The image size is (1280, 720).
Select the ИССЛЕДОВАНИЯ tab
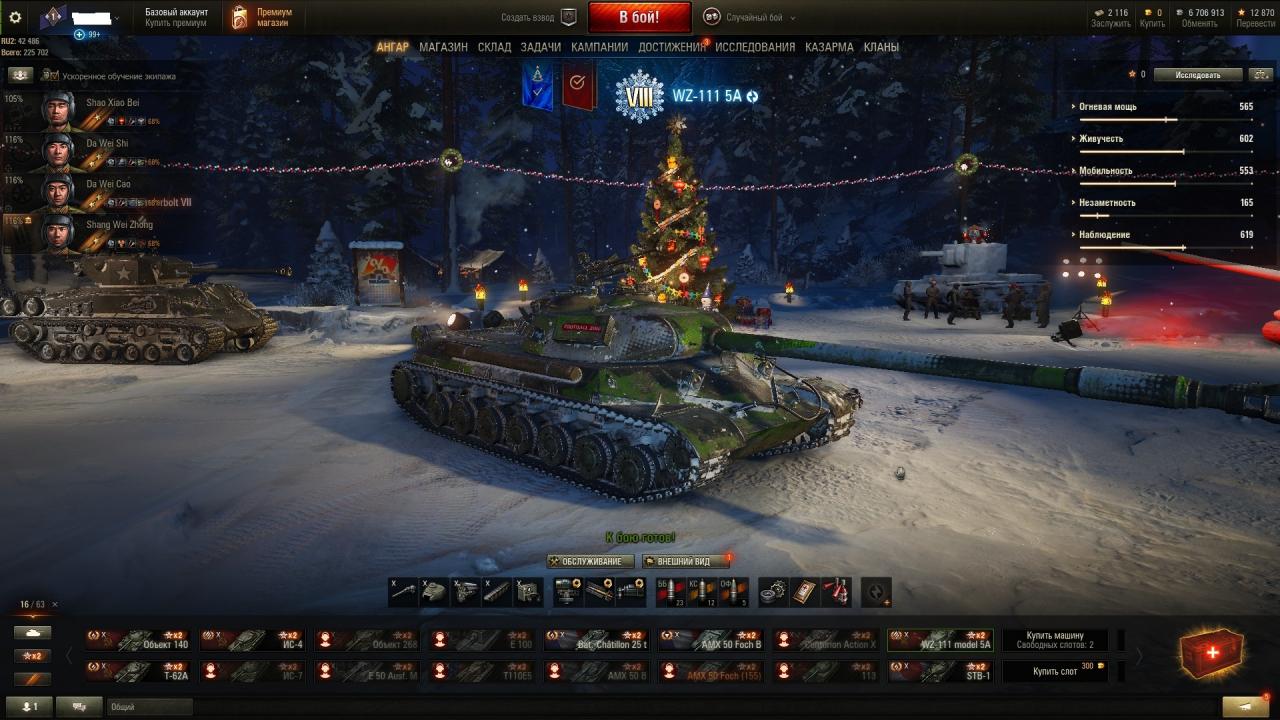click(x=755, y=47)
